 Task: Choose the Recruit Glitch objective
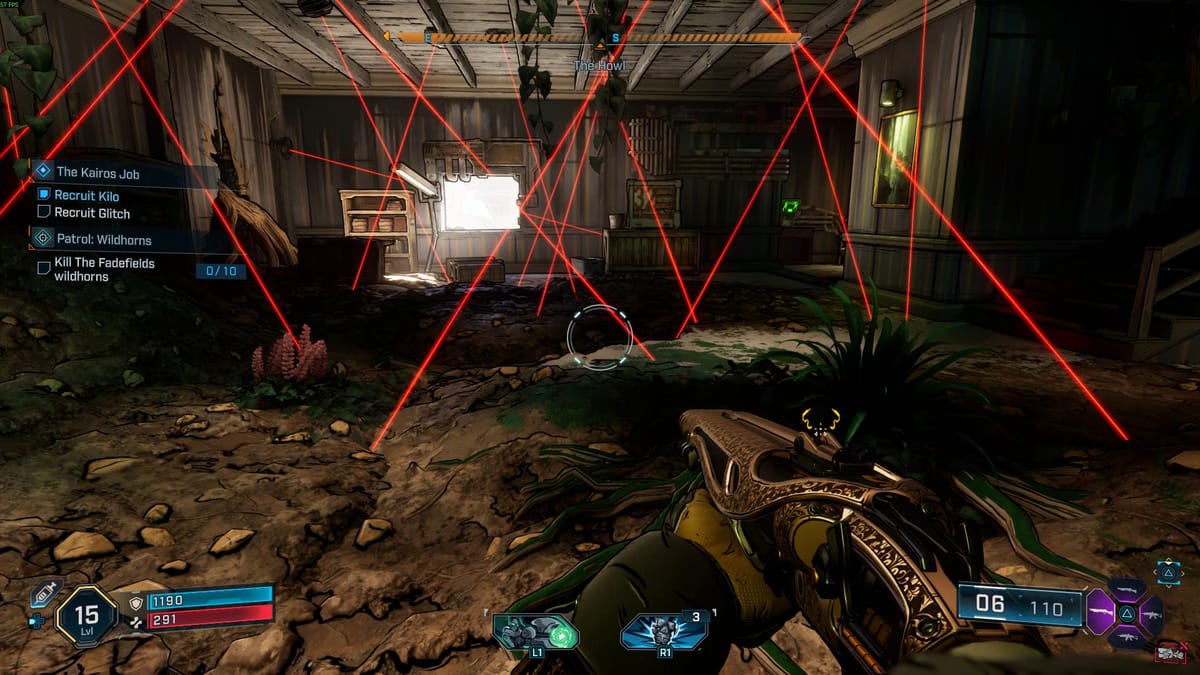click(92, 213)
